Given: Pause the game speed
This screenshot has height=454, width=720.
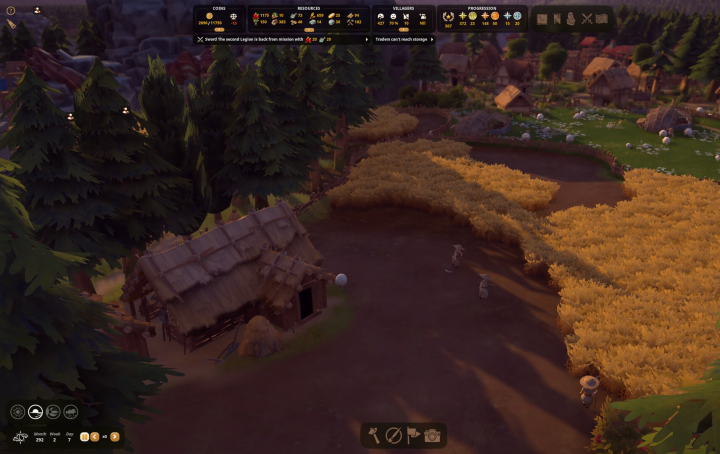Looking at the screenshot, I should [x=84, y=436].
